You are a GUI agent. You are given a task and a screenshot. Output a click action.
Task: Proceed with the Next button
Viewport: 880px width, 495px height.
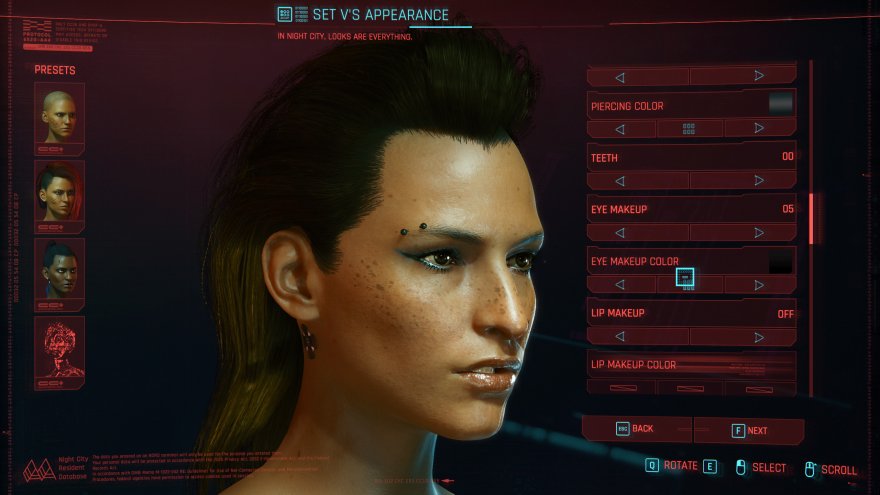[x=750, y=430]
